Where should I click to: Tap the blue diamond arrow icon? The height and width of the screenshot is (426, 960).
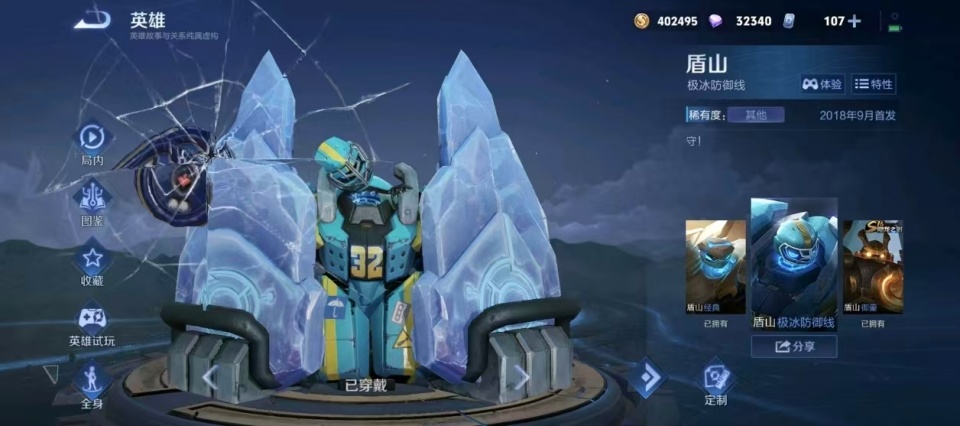pyautogui.click(x=646, y=378)
